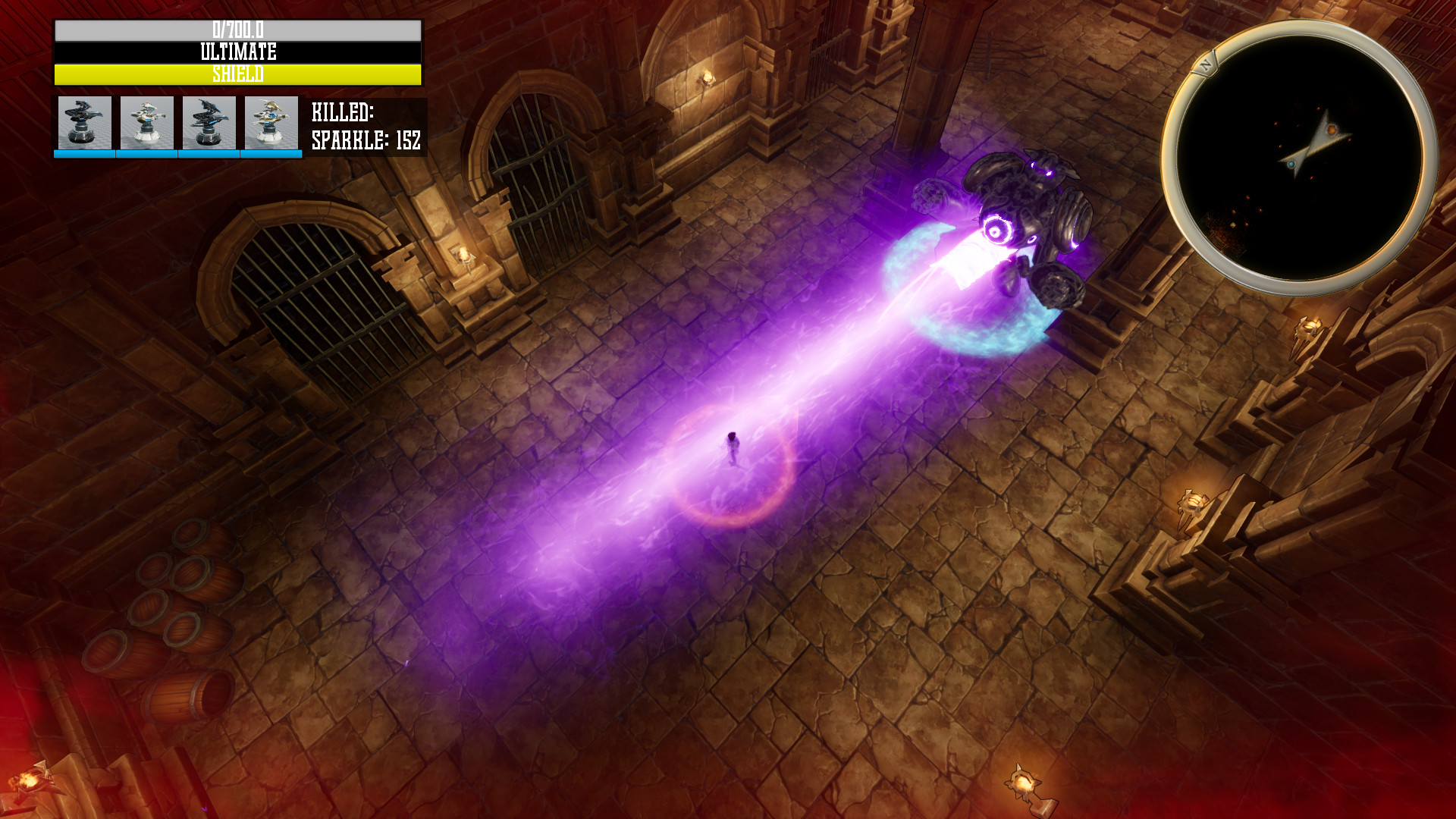This screenshot has height=819, width=1456.
Task: Select the first black turret icon
Action: (84, 123)
